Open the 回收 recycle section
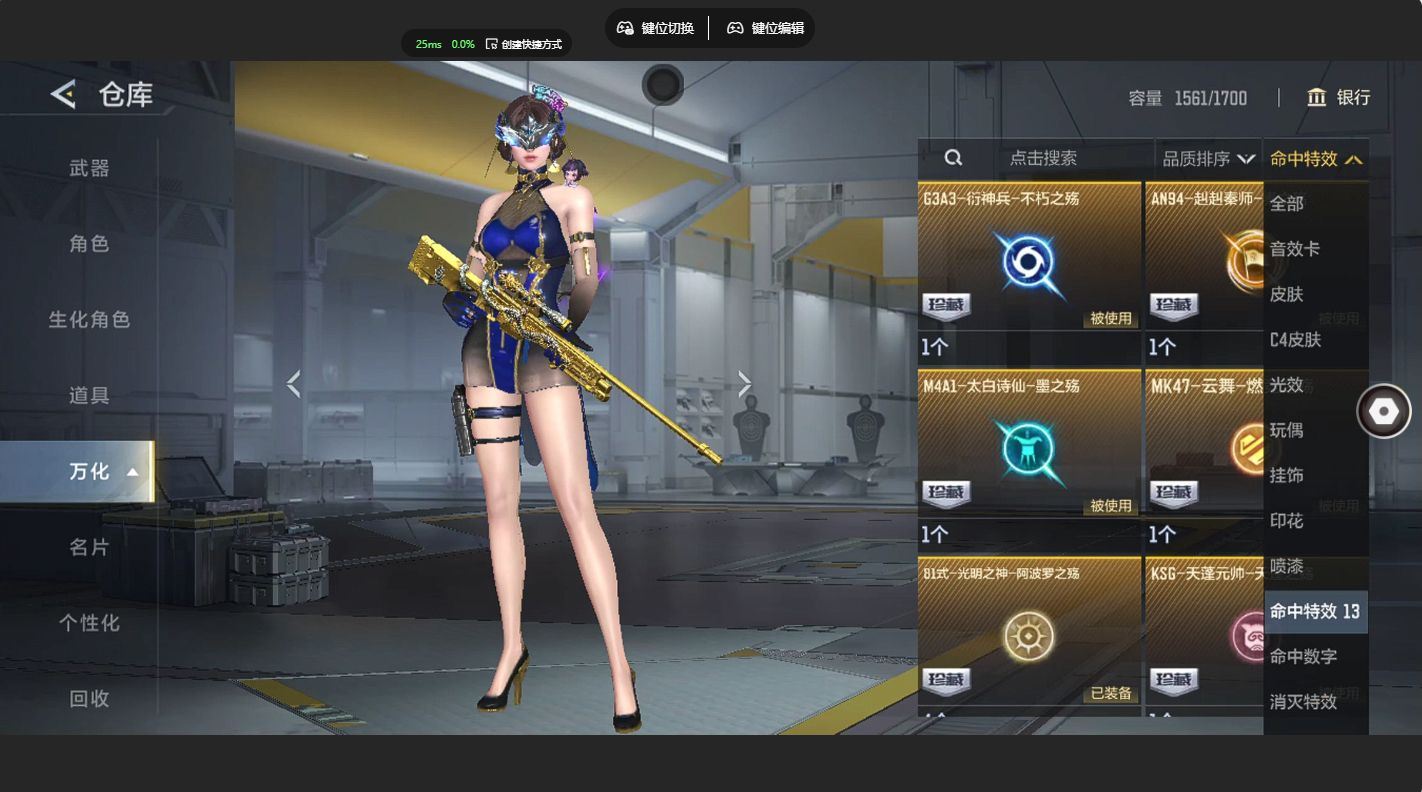This screenshot has height=792, width=1422. (x=89, y=699)
